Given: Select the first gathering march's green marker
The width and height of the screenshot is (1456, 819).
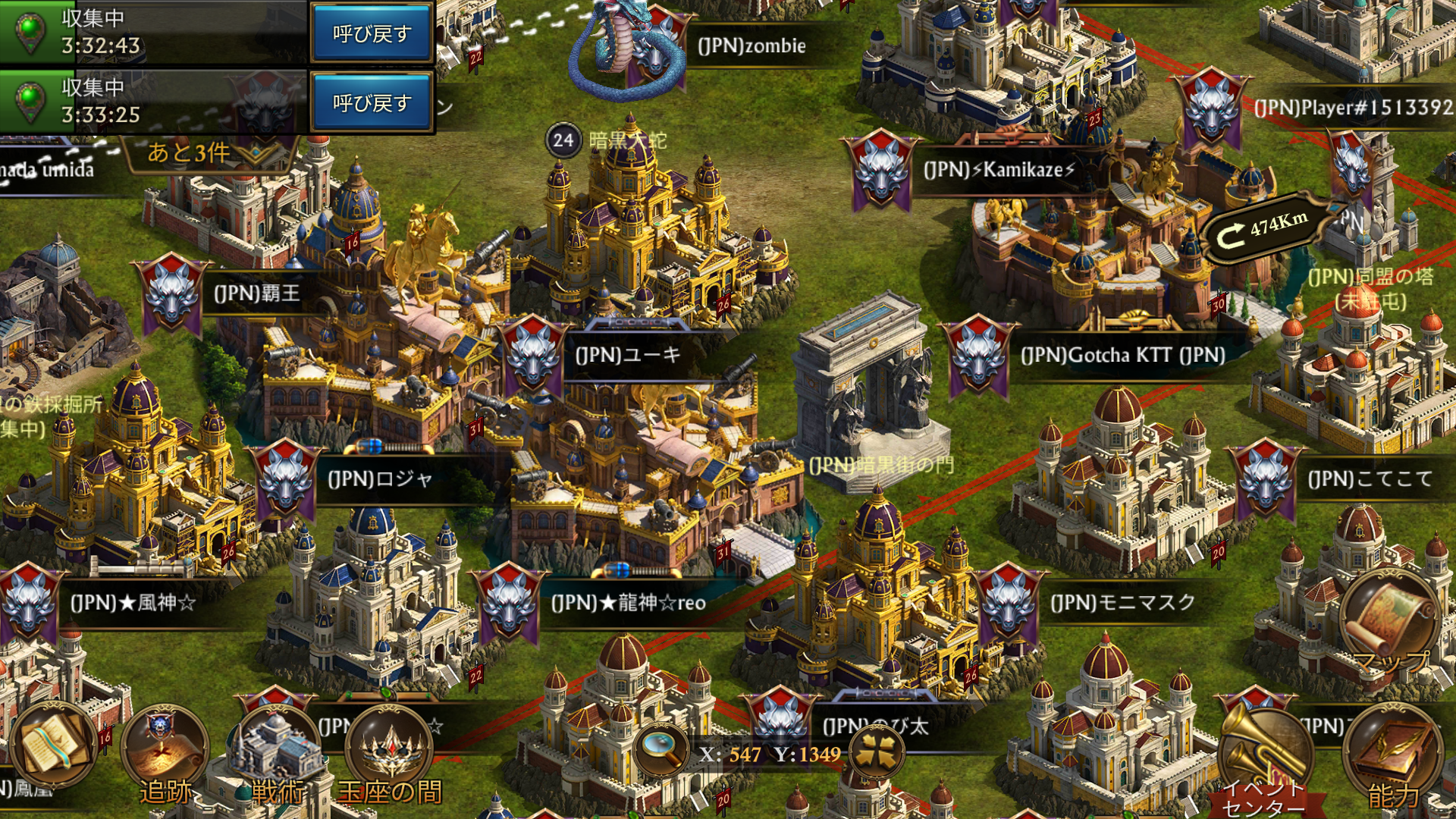Looking at the screenshot, I should tap(29, 32).
